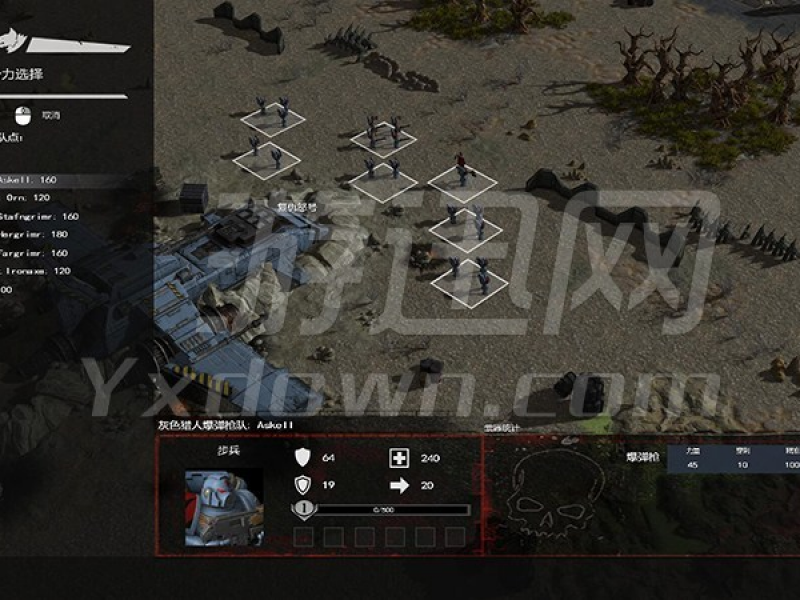Choose the Stafngrimr 160 squad entry
The image size is (800, 600).
(39, 216)
